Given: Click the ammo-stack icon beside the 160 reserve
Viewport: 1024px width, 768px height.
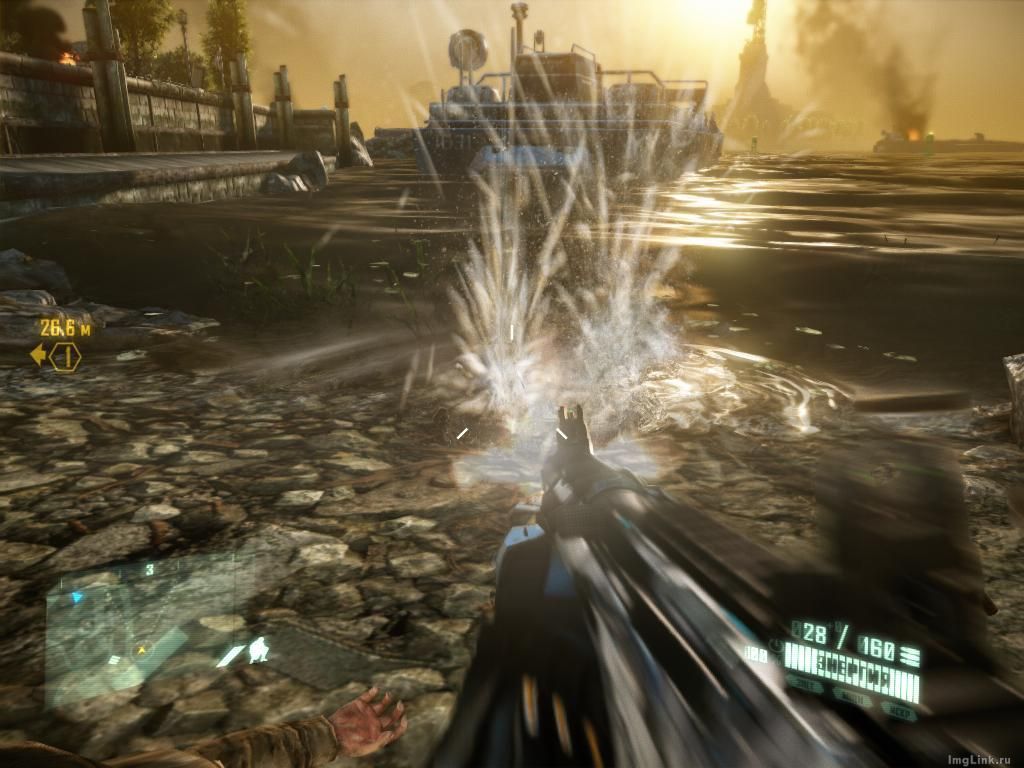Looking at the screenshot, I should (x=909, y=651).
